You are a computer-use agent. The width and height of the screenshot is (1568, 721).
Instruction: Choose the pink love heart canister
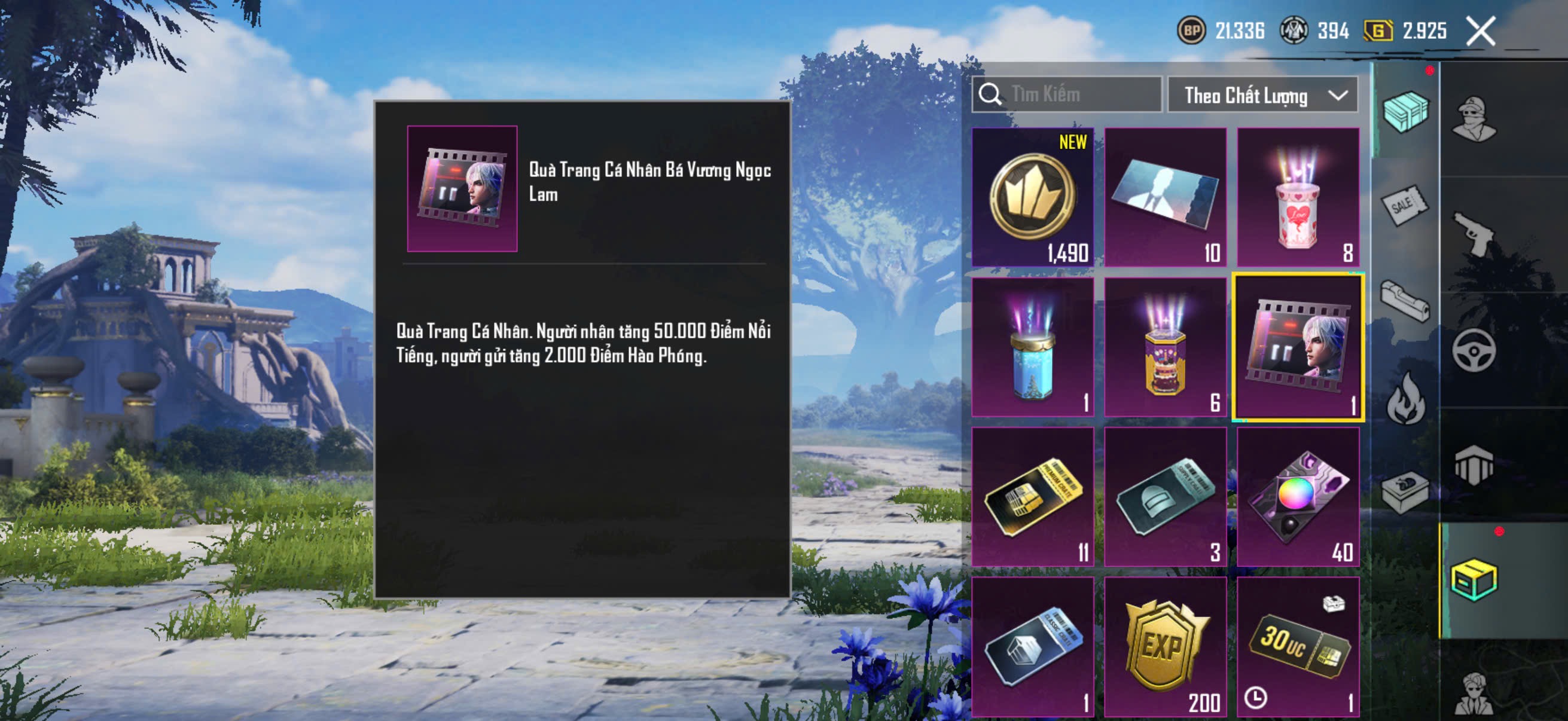pos(1298,197)
